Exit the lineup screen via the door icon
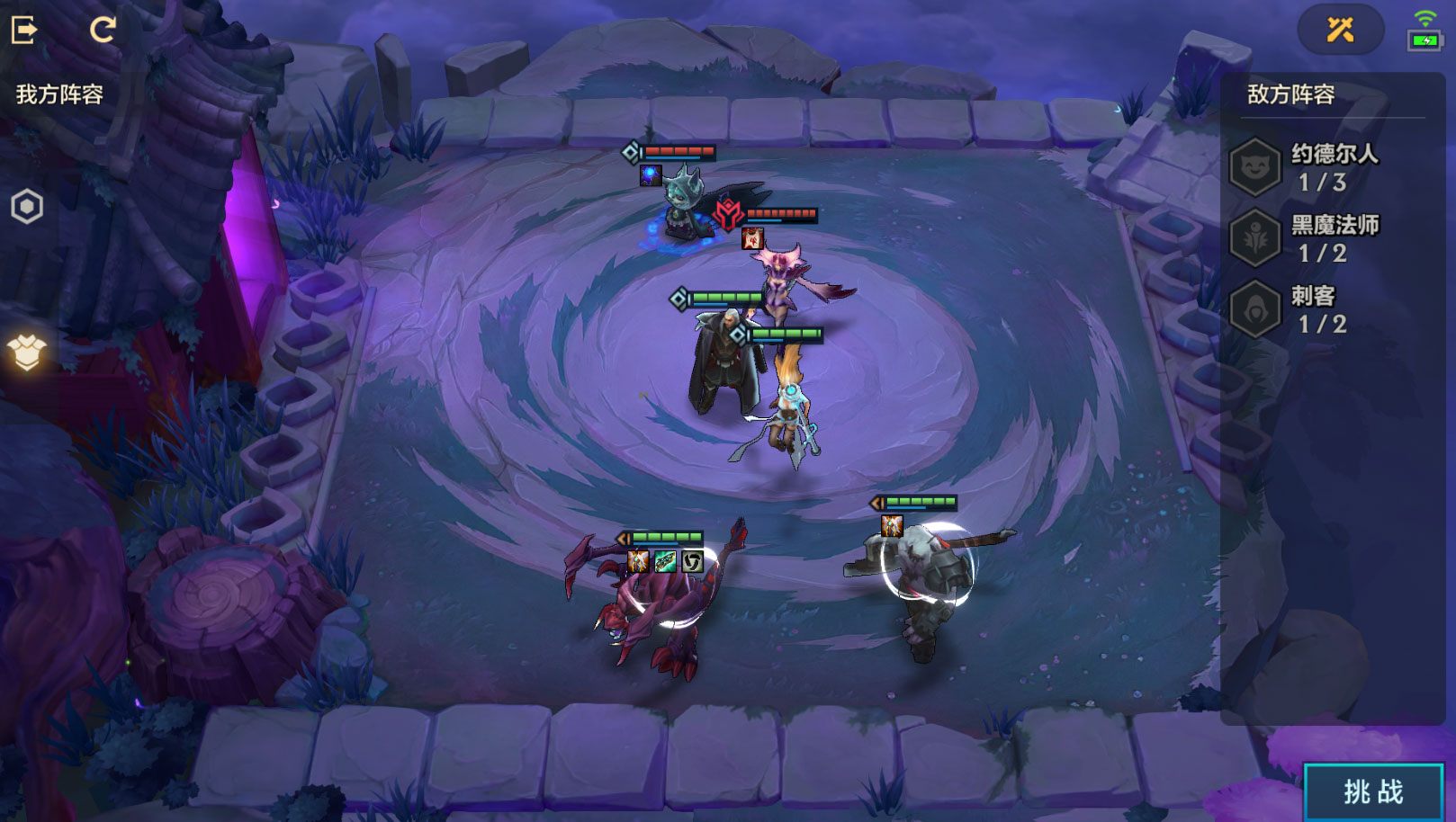This screenshot has width=1456, height=822. click(24, 30)
